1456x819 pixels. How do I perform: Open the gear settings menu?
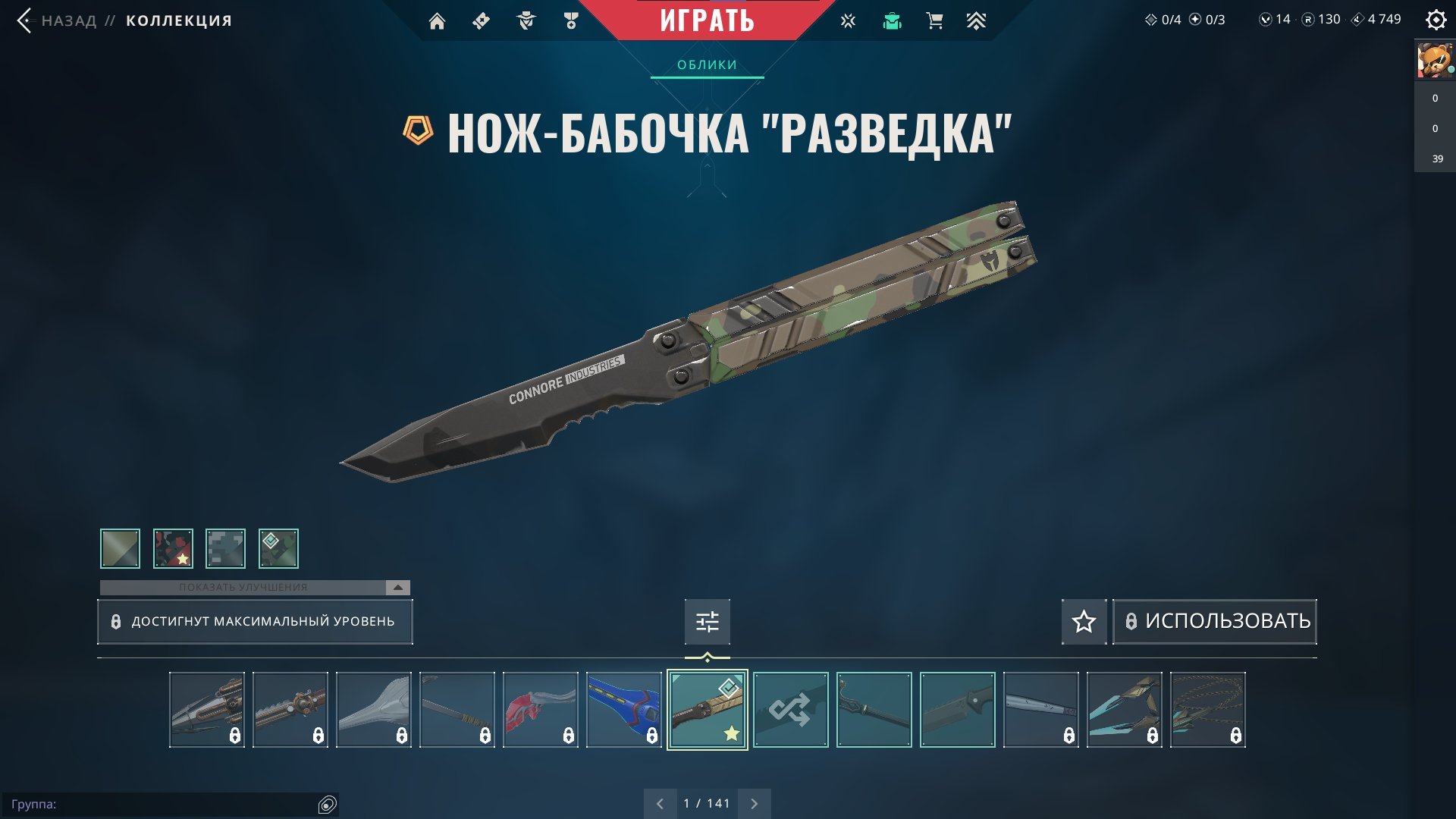coord(1436,20)
